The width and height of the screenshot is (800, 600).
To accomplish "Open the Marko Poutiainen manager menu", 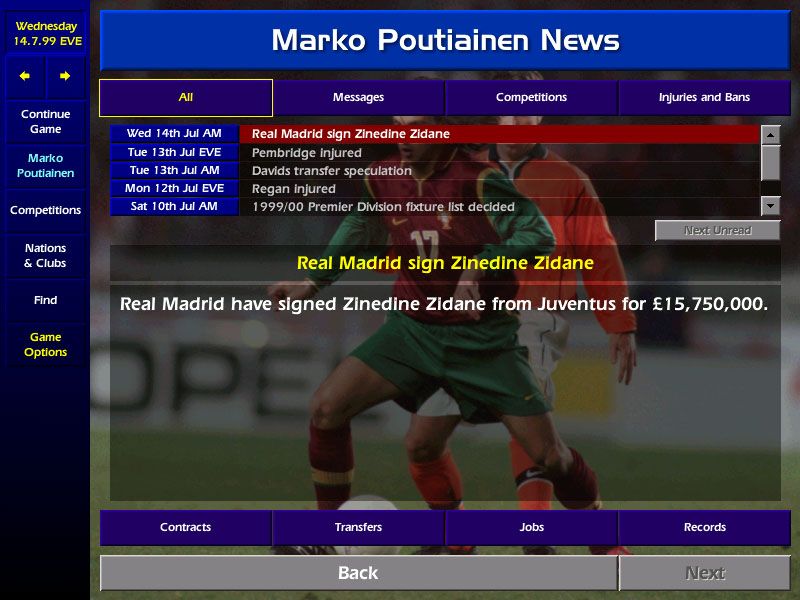I will point(45,166).
